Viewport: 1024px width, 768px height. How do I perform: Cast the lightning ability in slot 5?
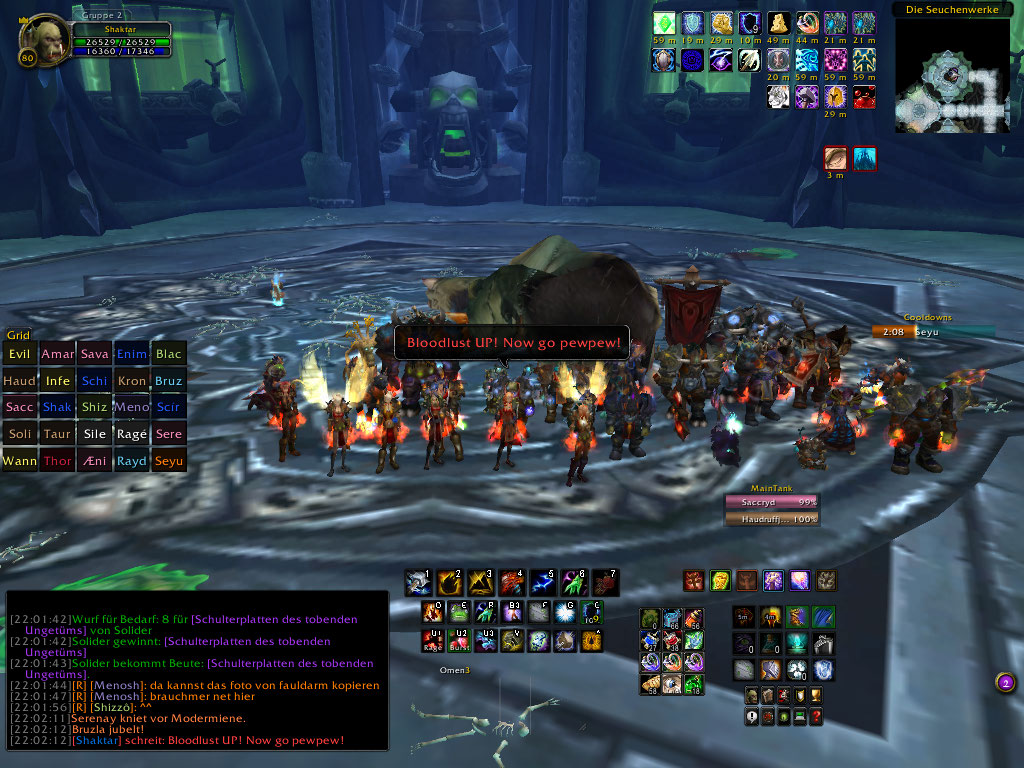[543, 582]
